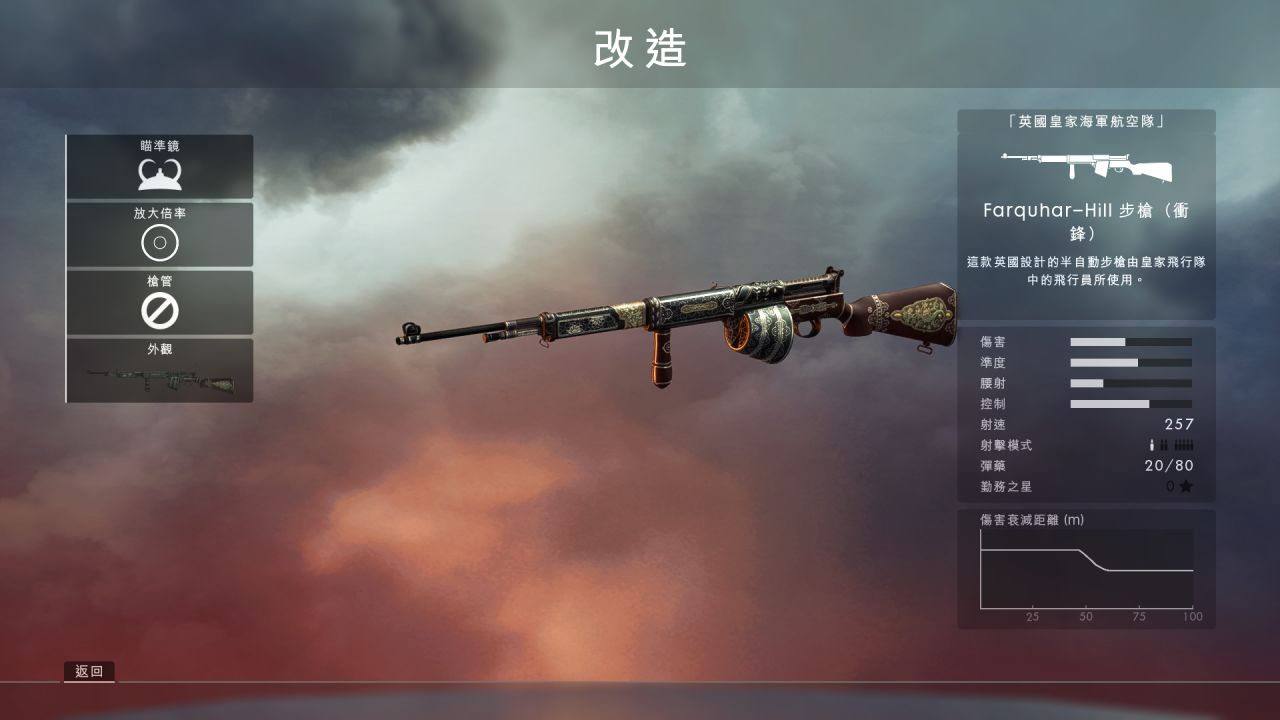This screenshot has width=1280, height=720.
Task: Select the single-shot fire mode bullet icon
Action: pos(1151,444)
